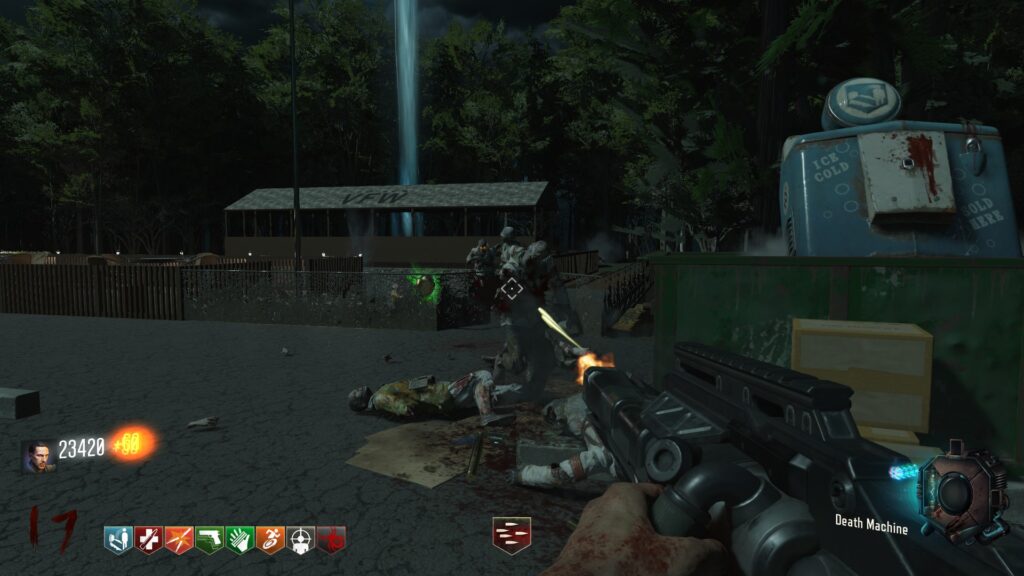This screenshot has height=576, width=1024.
Task: Click the orange Double Tap perk icon
Action: click(178, 540)
